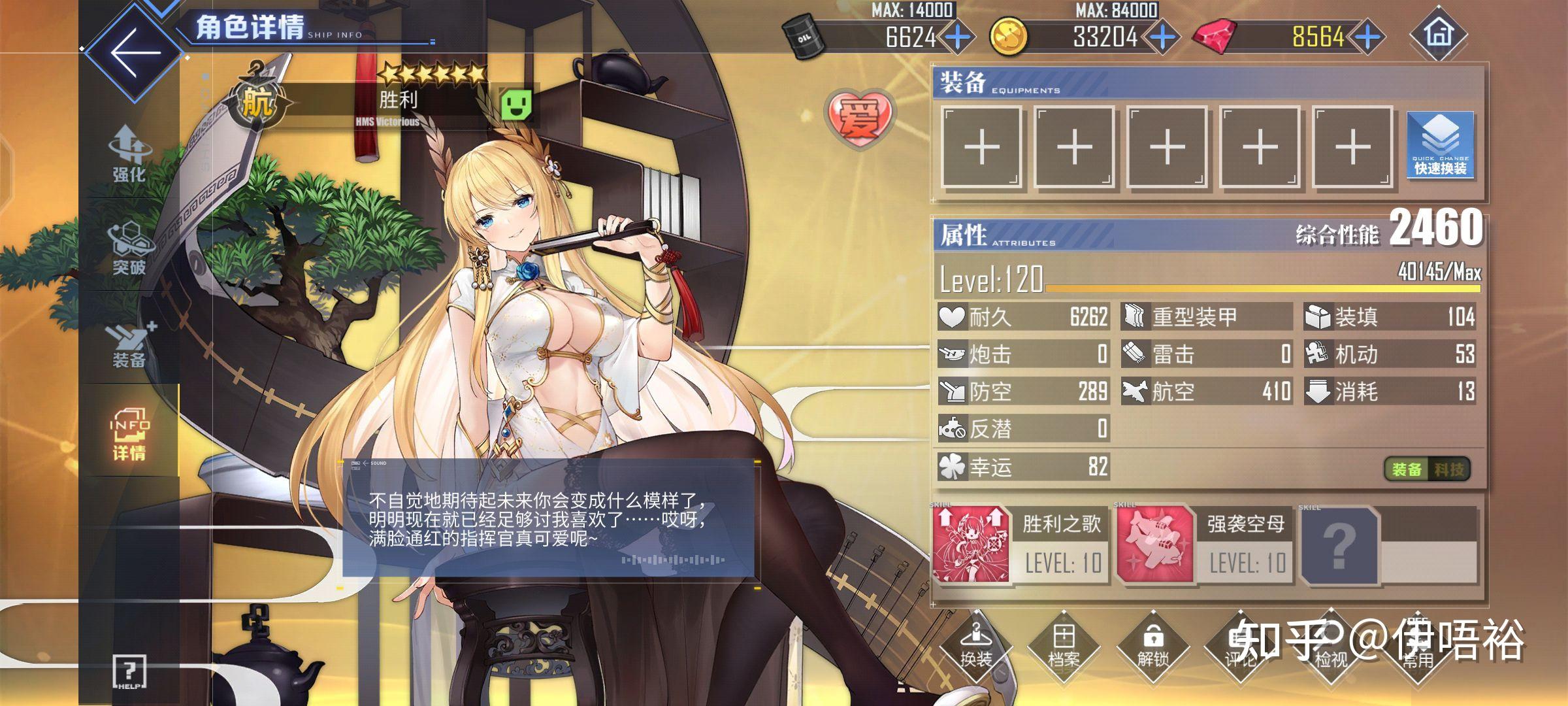
Task: Toggle the 装备/科技 attribute switch
Action: pyautogui.click(x=1427, y=469)
